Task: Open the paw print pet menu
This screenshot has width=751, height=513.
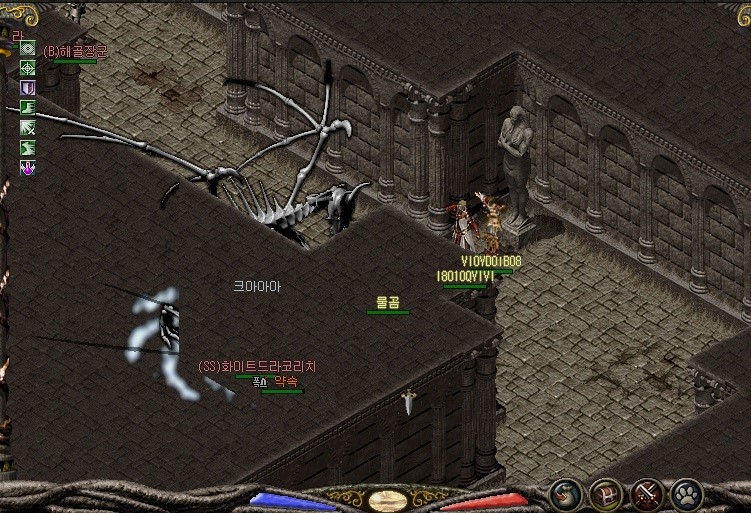Action: (x=687, y=494)
